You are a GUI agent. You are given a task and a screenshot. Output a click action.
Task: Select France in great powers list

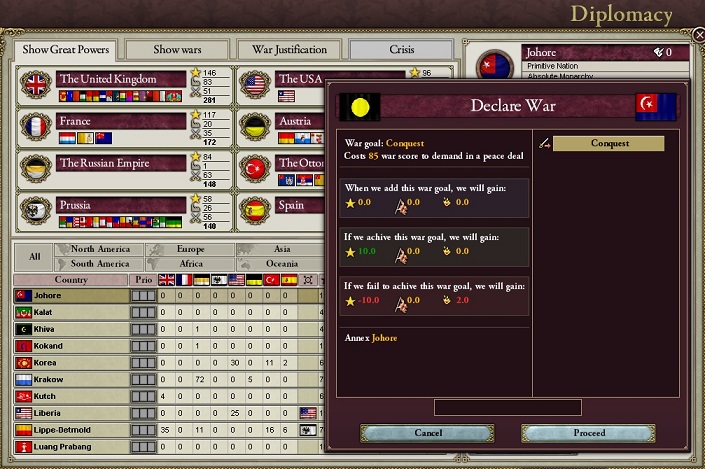(x=121, y=121)
